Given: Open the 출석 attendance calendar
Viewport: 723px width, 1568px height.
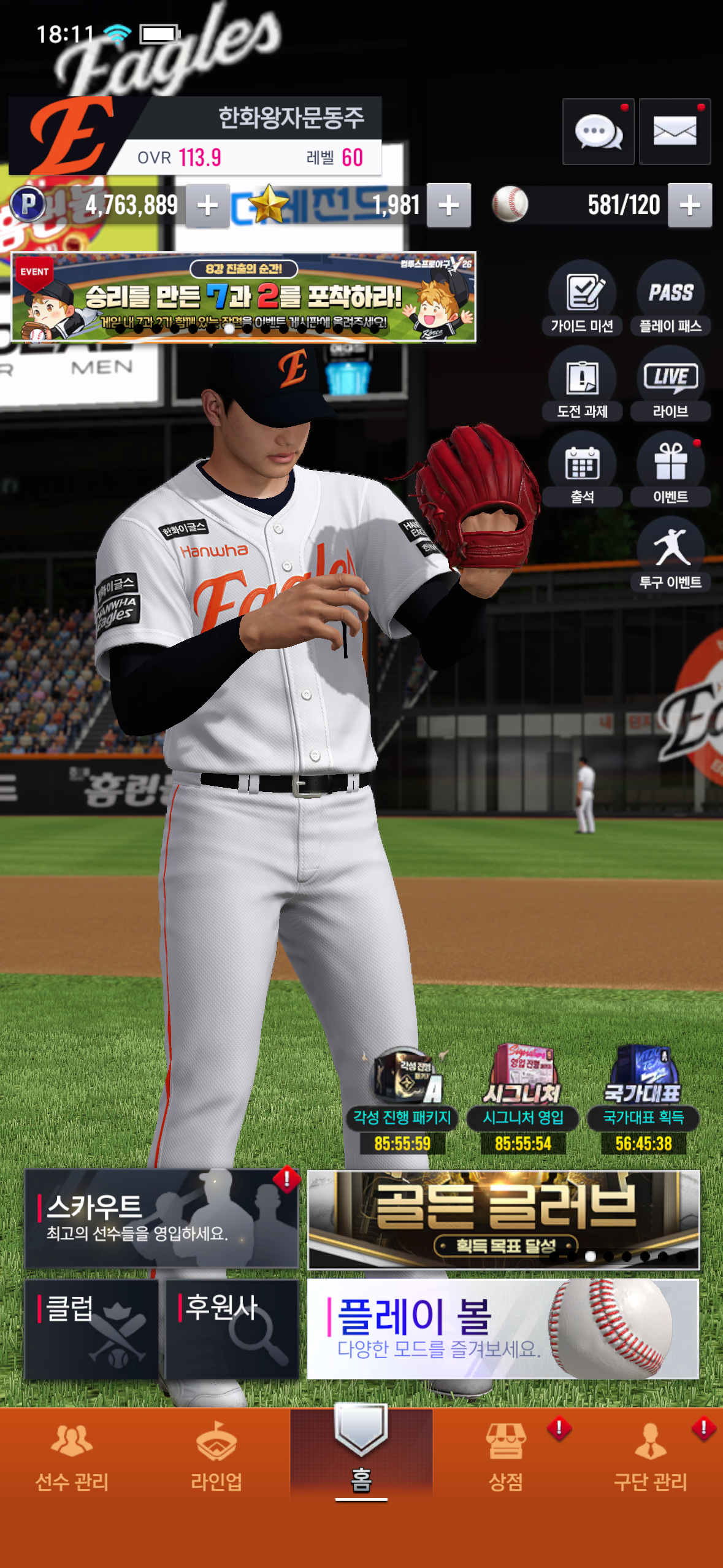Looking at the screenshot, I should [582, 469].
